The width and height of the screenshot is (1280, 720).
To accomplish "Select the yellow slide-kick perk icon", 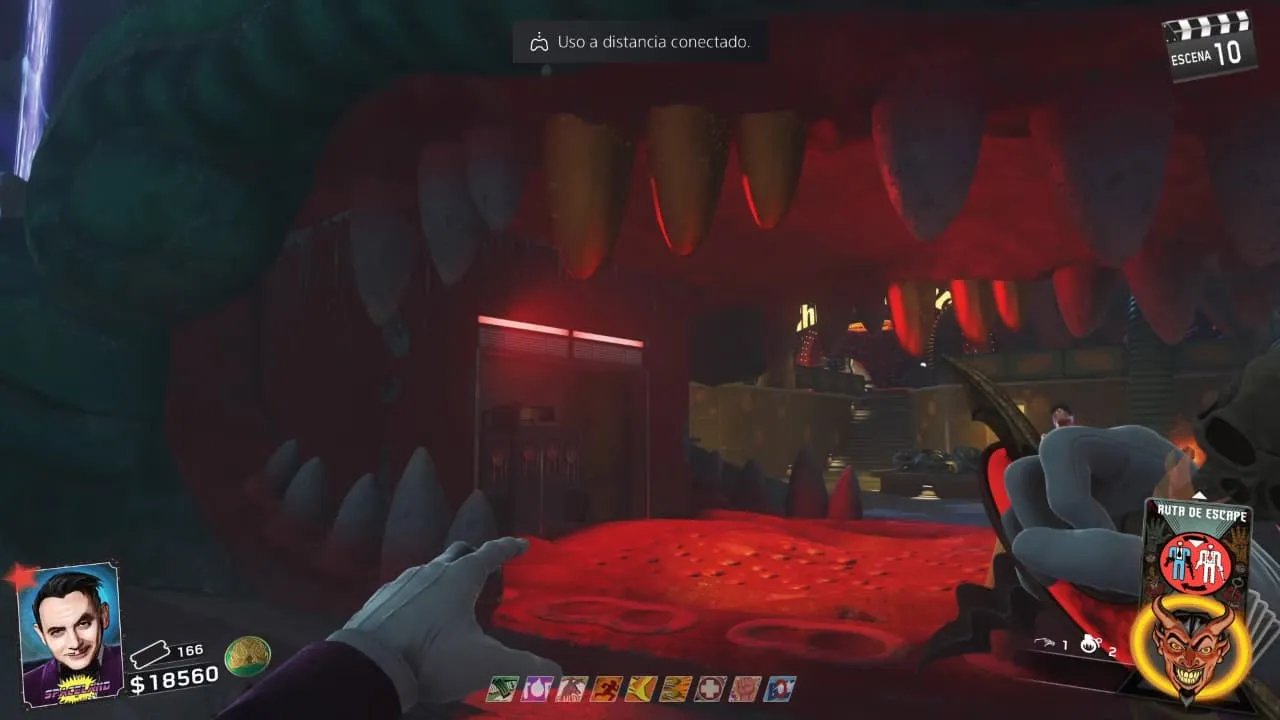I will pyautogui.click(x=641, y=688).
